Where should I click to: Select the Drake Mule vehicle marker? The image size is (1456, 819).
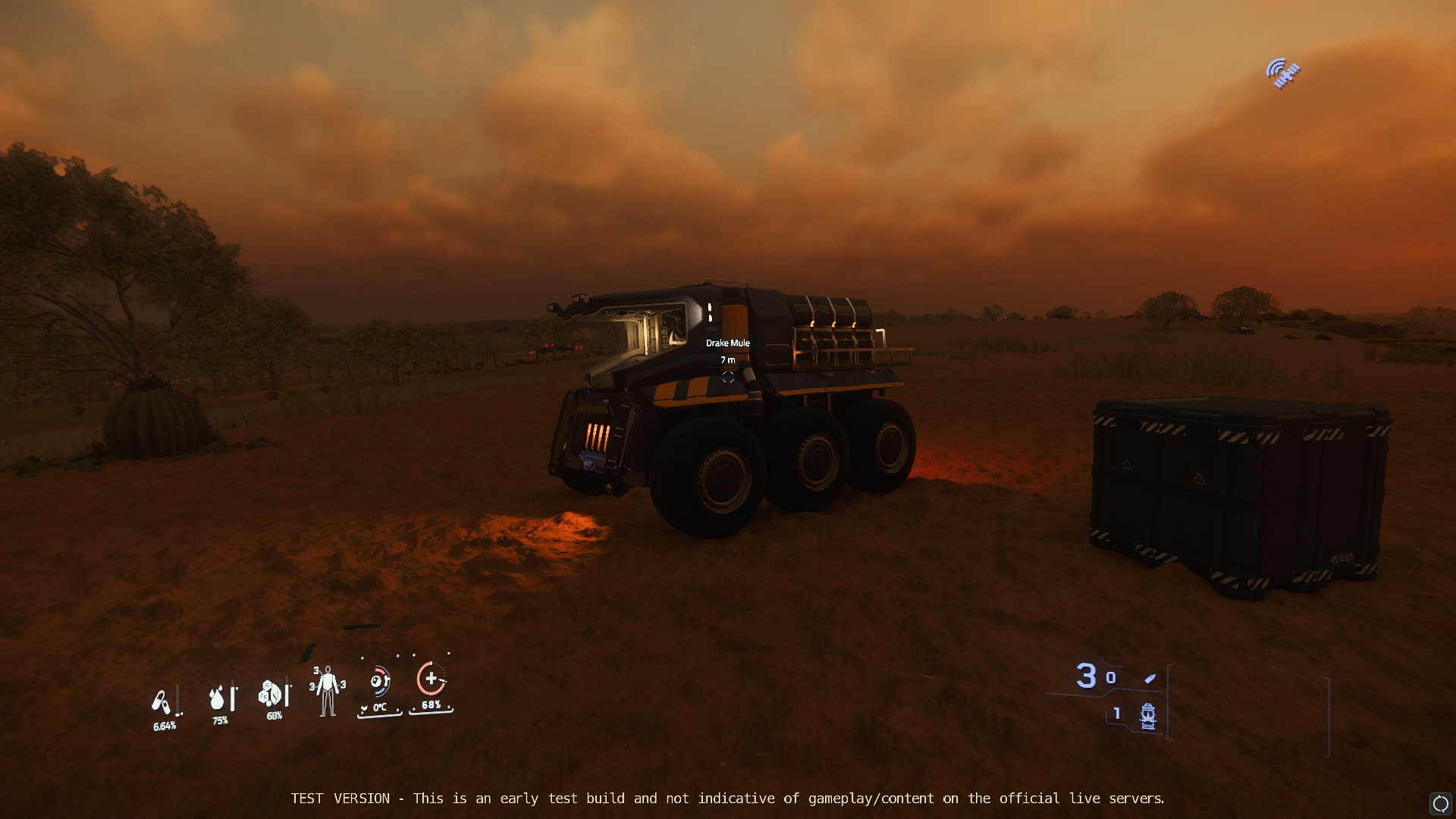pos(728,377)
